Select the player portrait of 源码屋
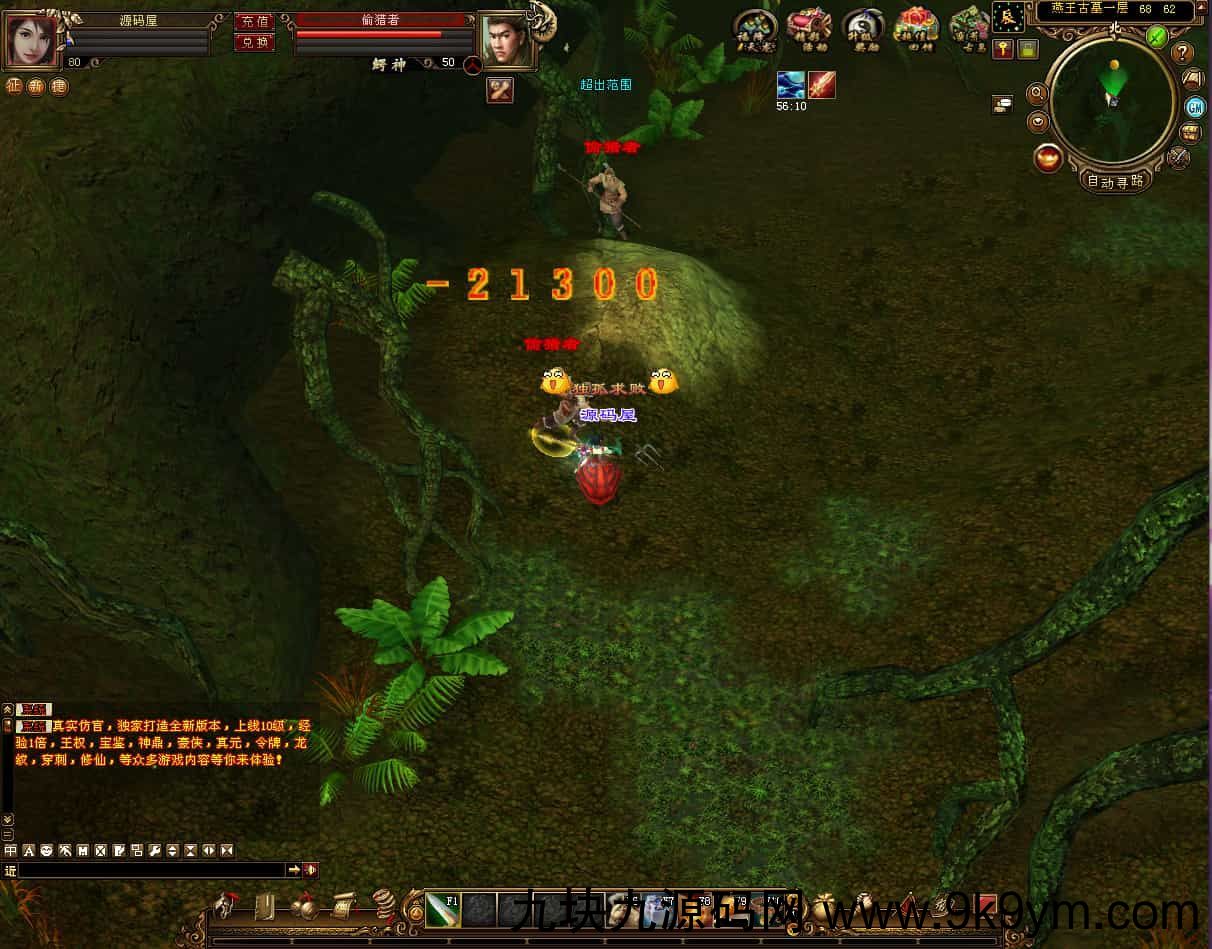The width and height of the screenshot is (1212, 949). coord(33,39)
